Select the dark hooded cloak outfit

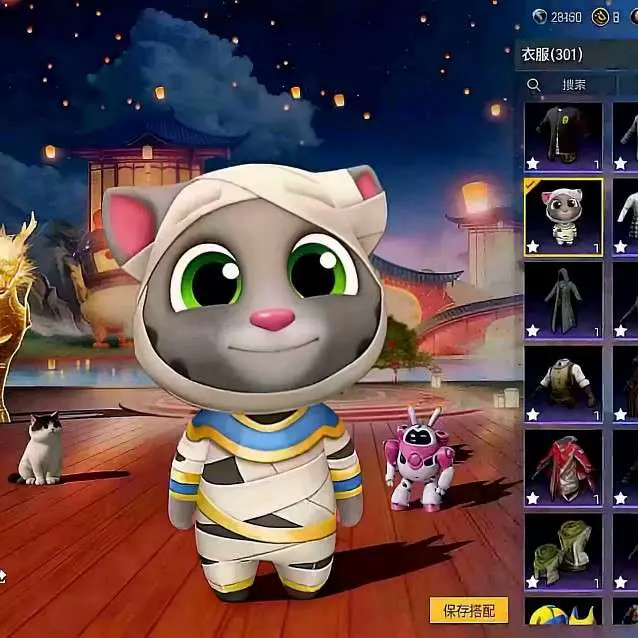(x=563, y=300)
